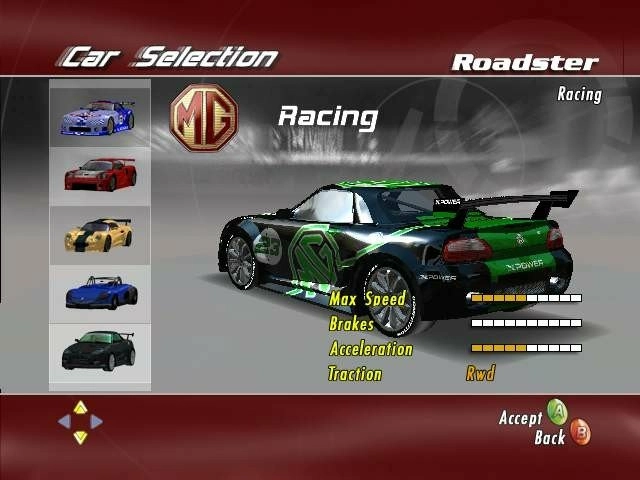Select the white and blue race car thumbnail
Screen dimensions: 640x480
pyautogui.click(x=99, y=116)
